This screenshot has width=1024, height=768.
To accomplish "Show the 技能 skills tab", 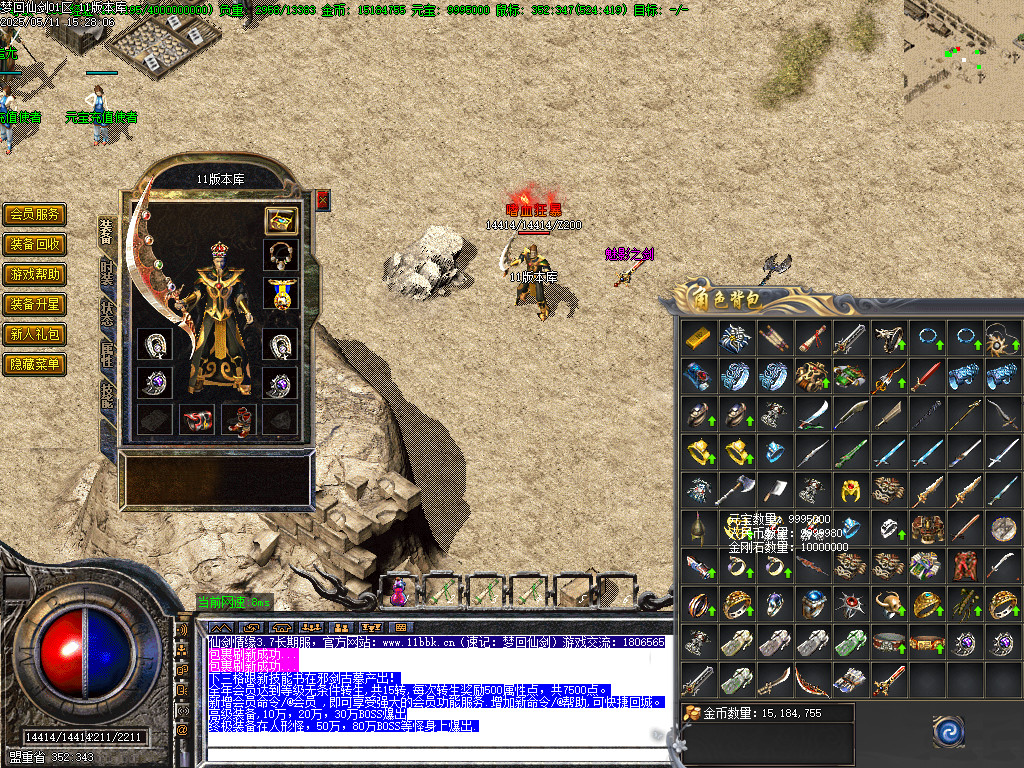I will coord(107,394).
